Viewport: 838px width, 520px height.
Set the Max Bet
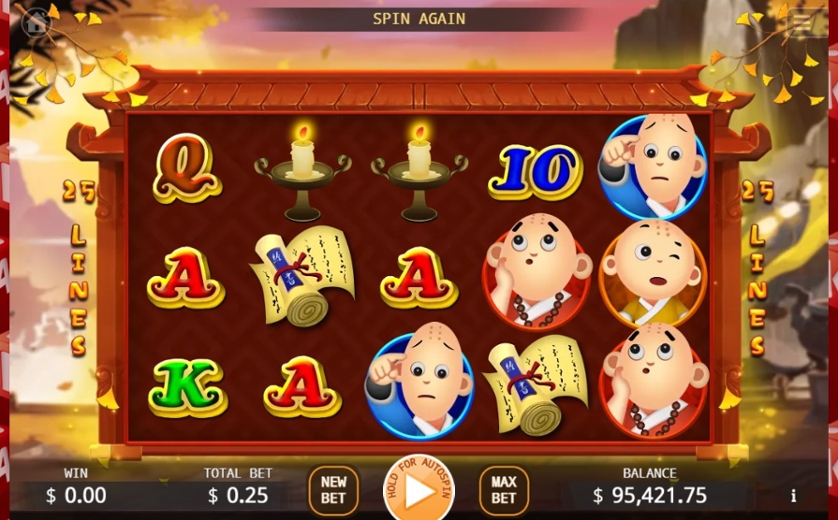(504, 490)
